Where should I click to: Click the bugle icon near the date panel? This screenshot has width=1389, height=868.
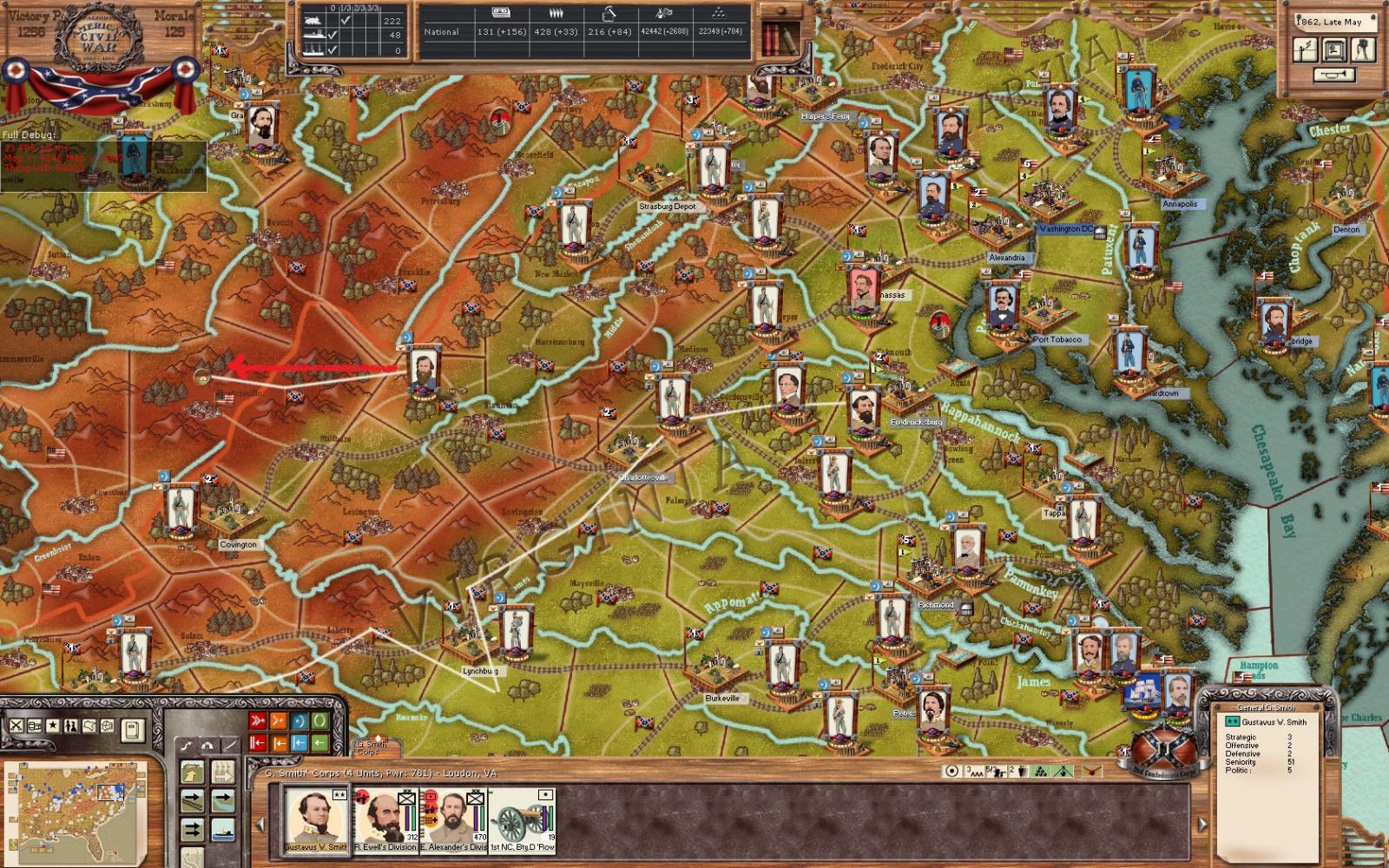tap(1333, 75)
